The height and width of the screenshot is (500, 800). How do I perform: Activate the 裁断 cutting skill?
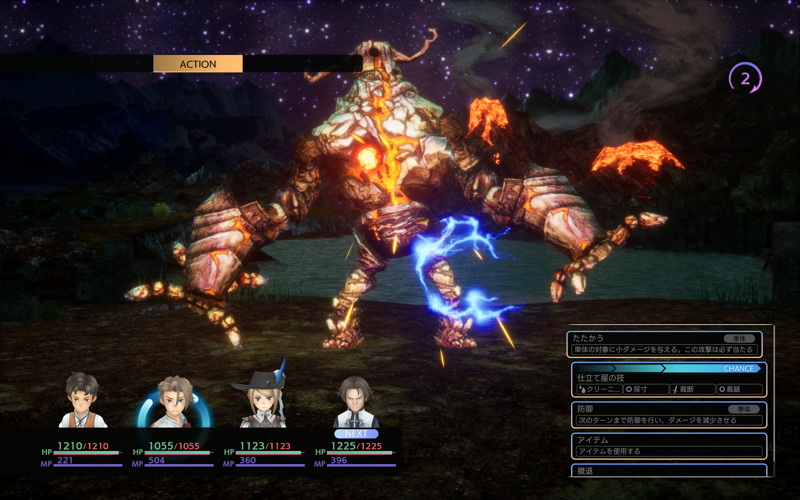(693, 389)
